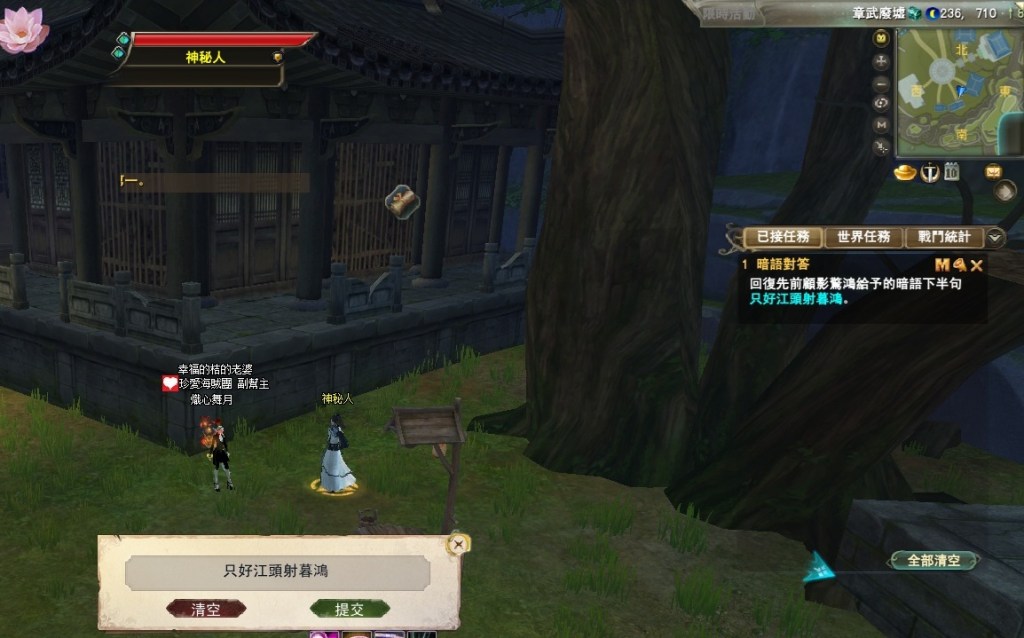Abandon quest with the tracker X icon
This screenshot has width=1024, height=638.
coord(977,265)
